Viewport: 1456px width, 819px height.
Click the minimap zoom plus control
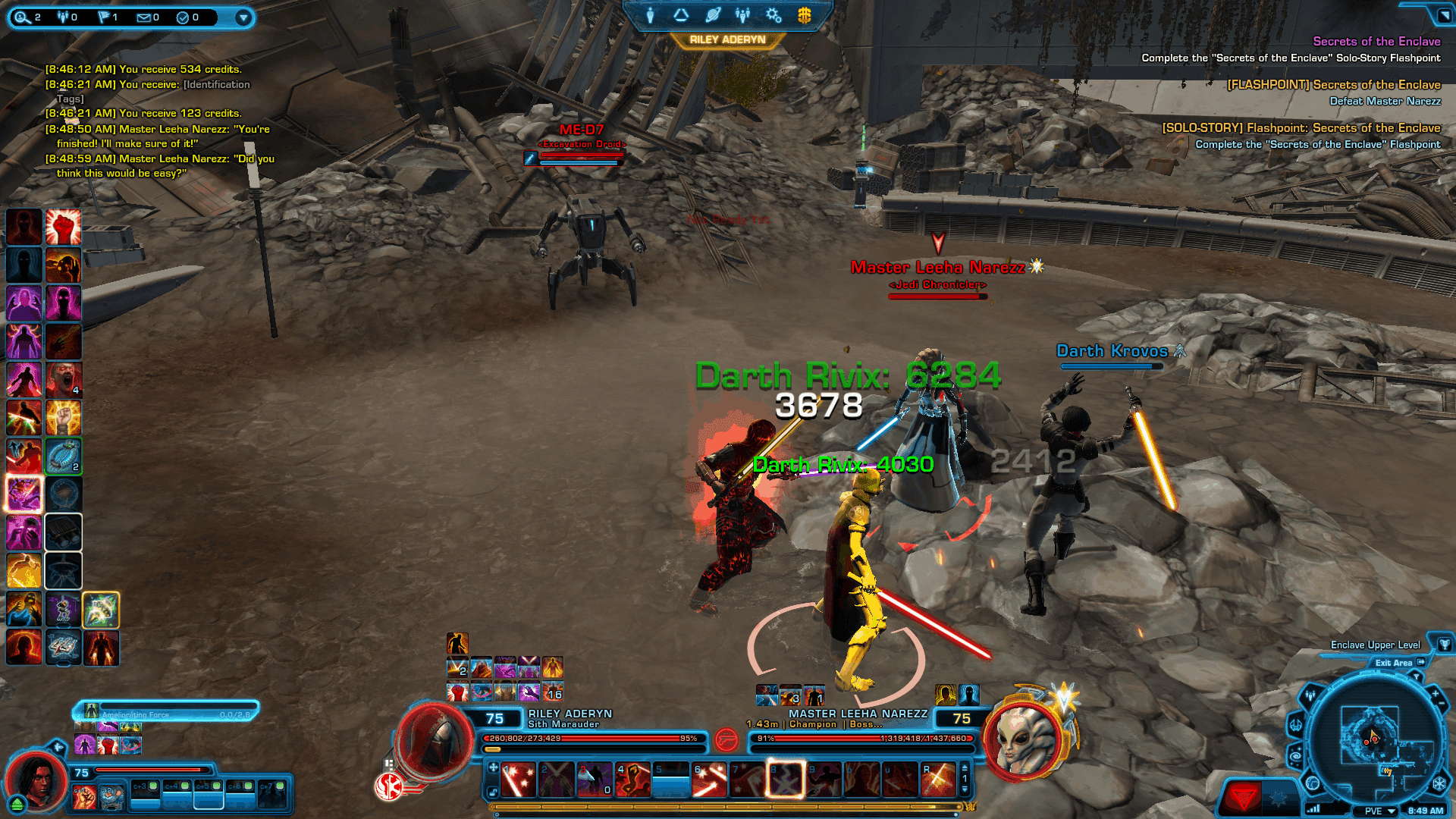(1435, 693)
